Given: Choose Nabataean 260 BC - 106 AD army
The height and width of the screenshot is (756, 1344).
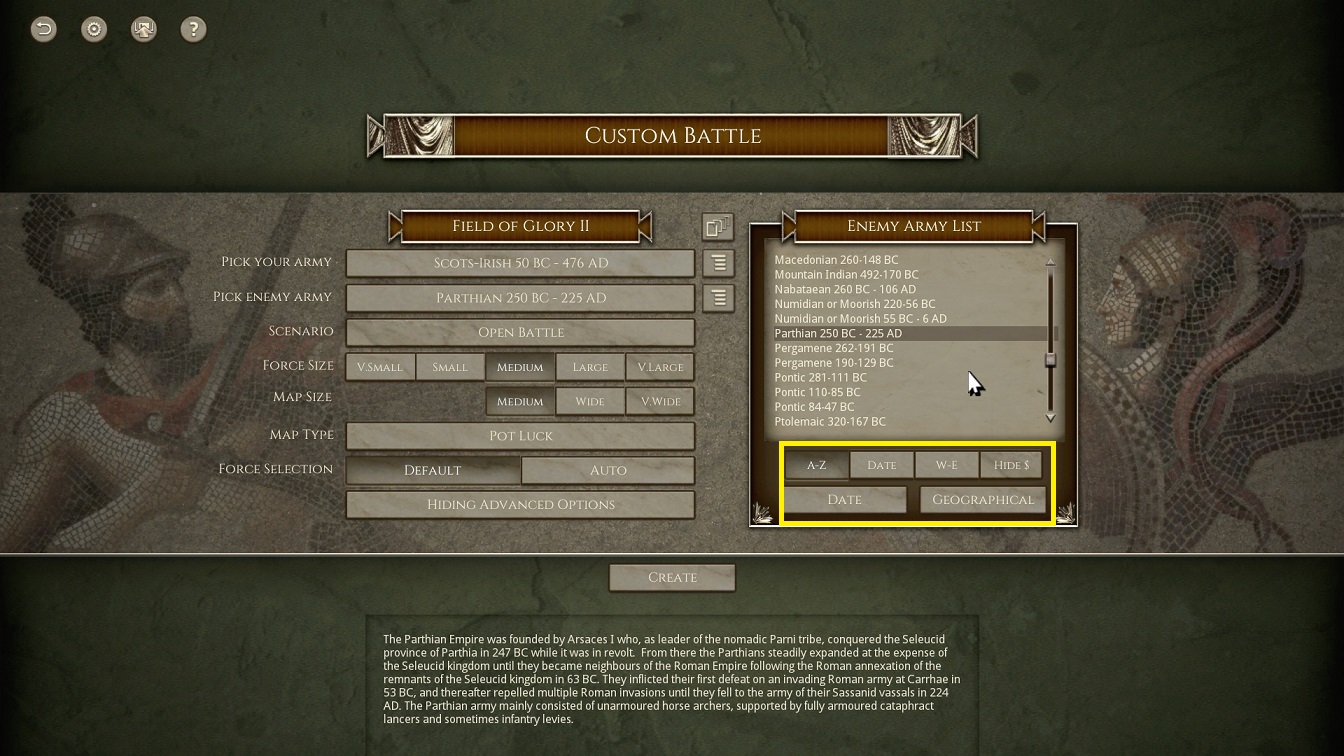Looking at the screenshot, I should click(844, 289).
